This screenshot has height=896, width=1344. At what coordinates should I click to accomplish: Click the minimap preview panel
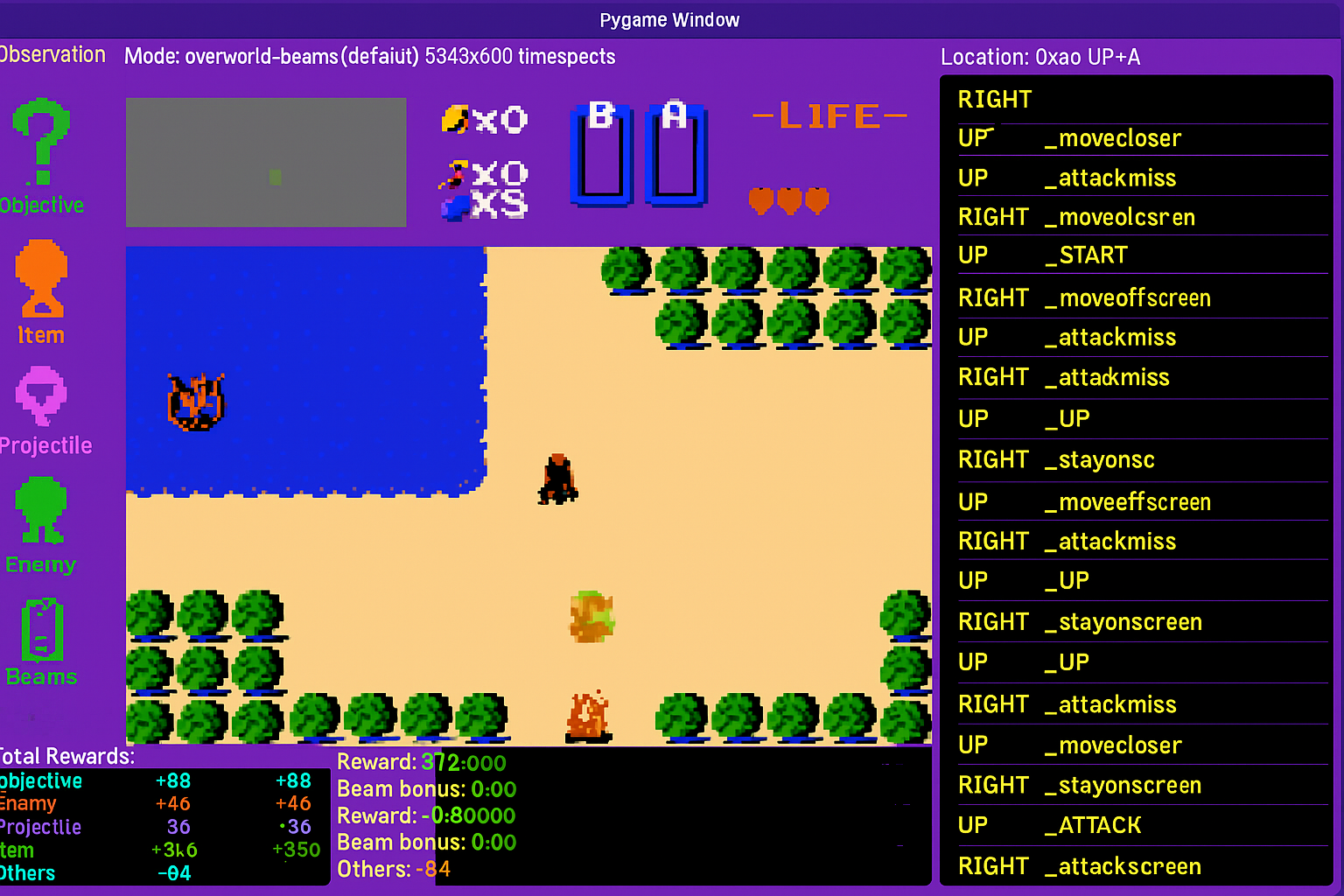point(265,163)
